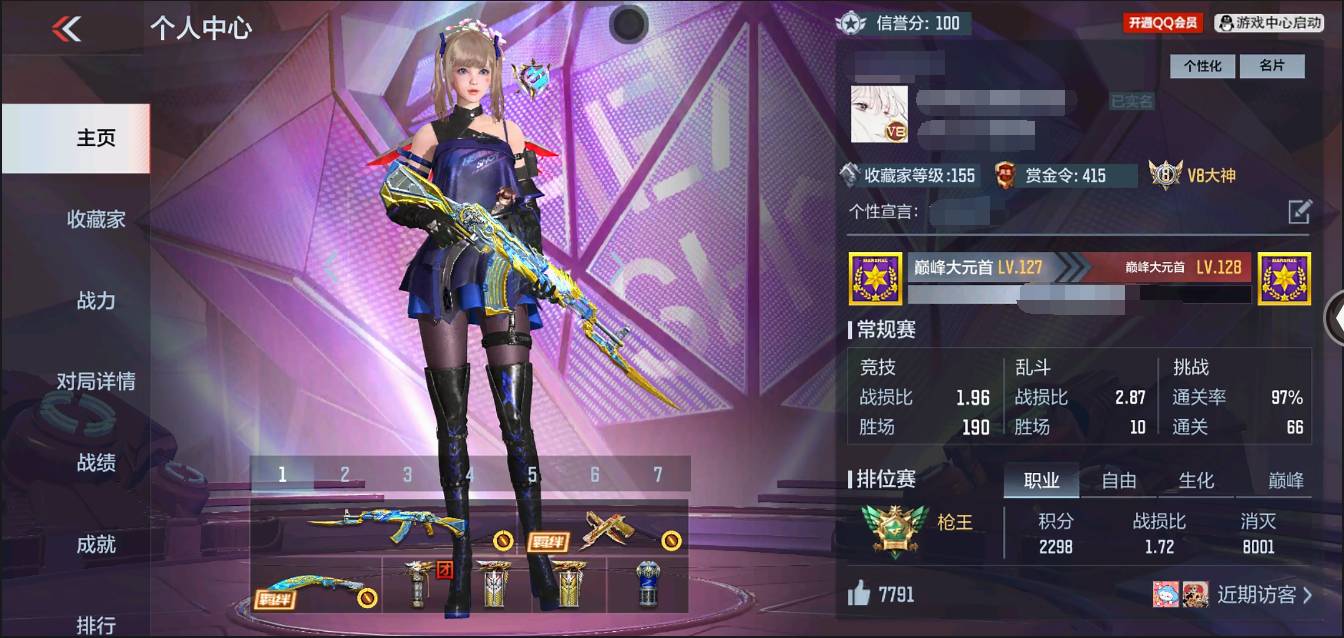This screenshot has width=1344, height=638.
Task: Switch to the 生化 ranked tab
Action: [x=1197, y=480]
